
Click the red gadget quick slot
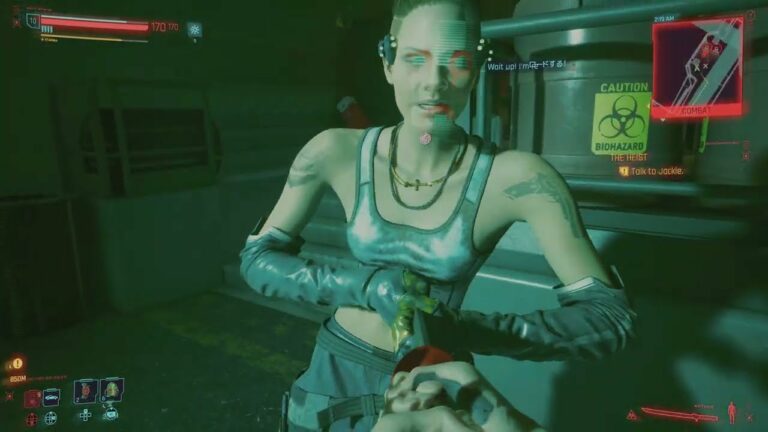click(x=31, y=398)
